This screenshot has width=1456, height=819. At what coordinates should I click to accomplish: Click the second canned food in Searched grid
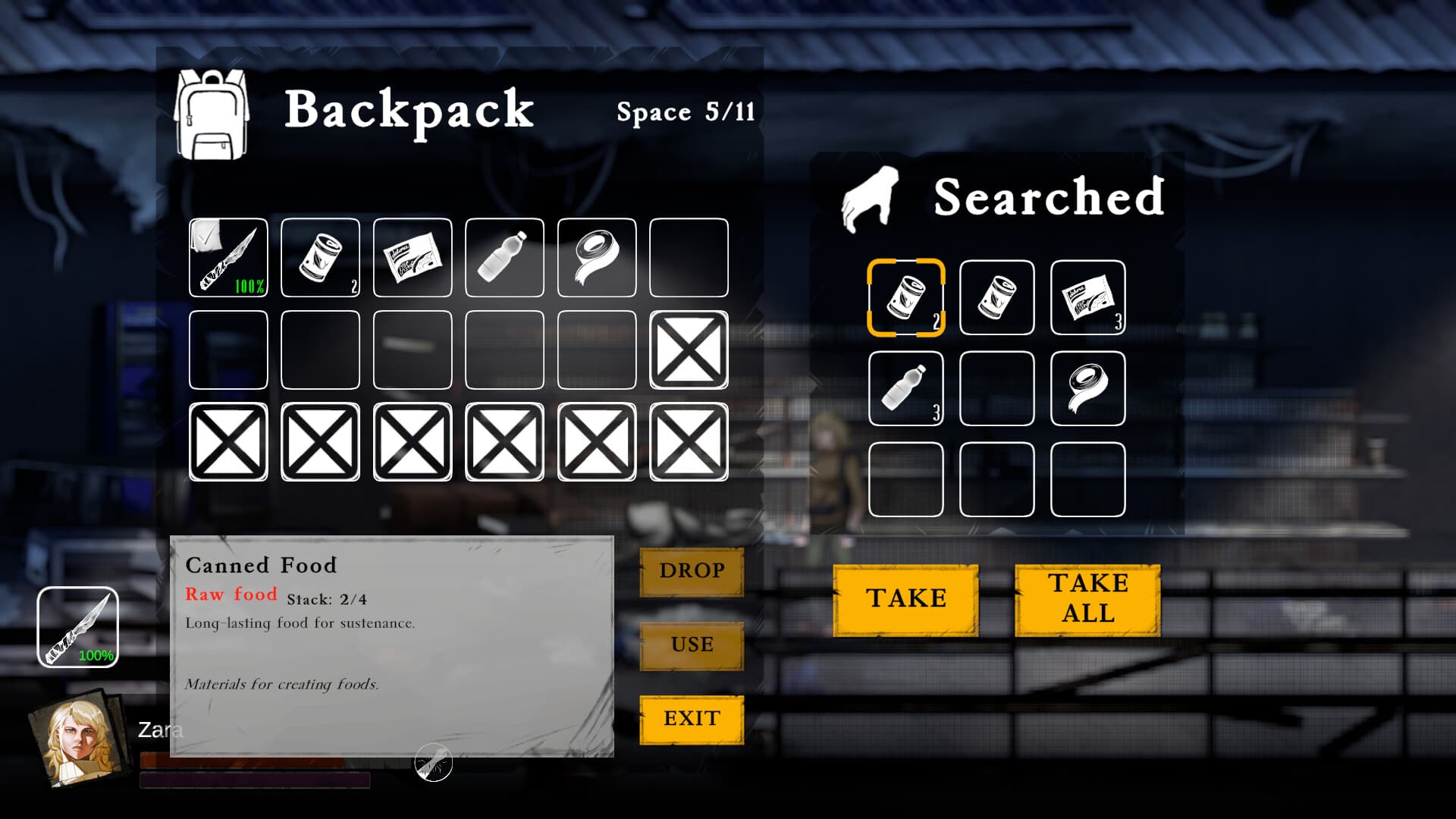coord(996,297)
